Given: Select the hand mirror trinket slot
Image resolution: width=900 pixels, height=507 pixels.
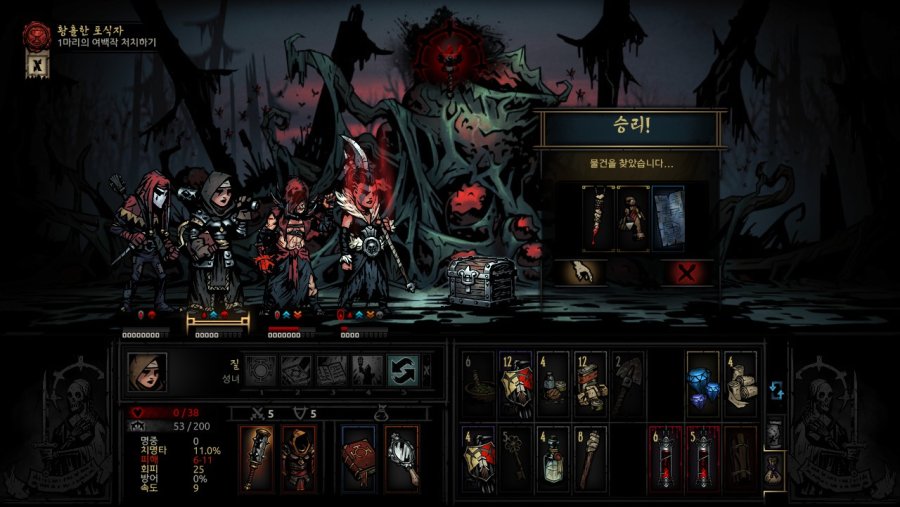Looking at the screenshot, I should (401, 457).
